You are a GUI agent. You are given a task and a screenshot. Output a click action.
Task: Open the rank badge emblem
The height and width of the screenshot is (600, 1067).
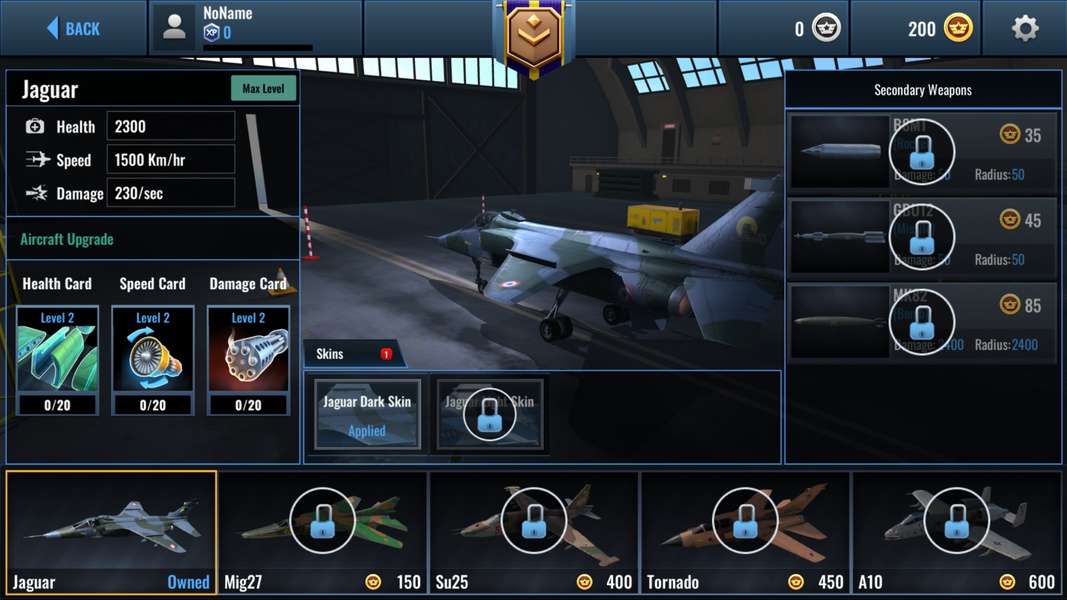(533, 35)
